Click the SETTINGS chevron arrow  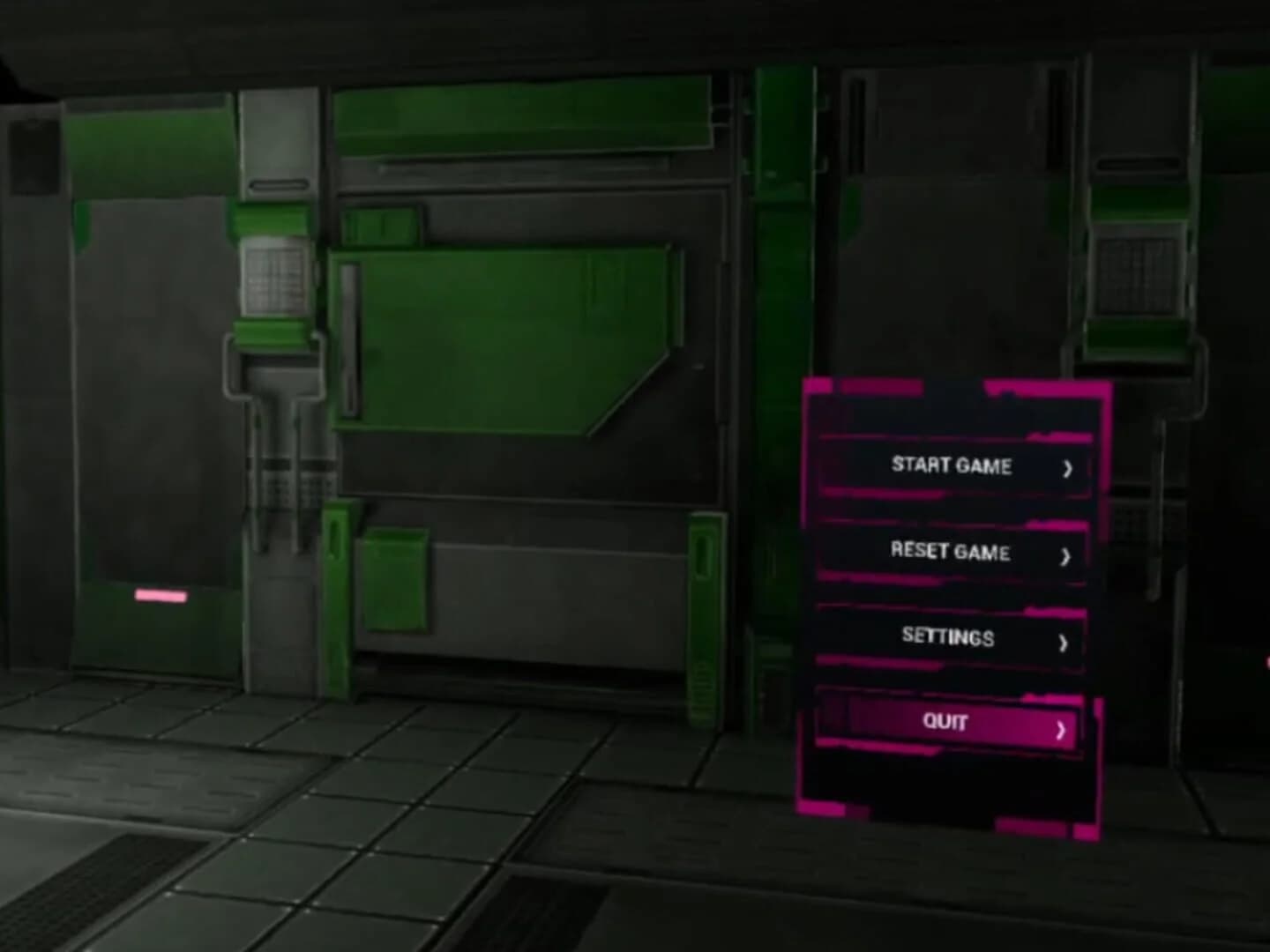[1063, 641]
